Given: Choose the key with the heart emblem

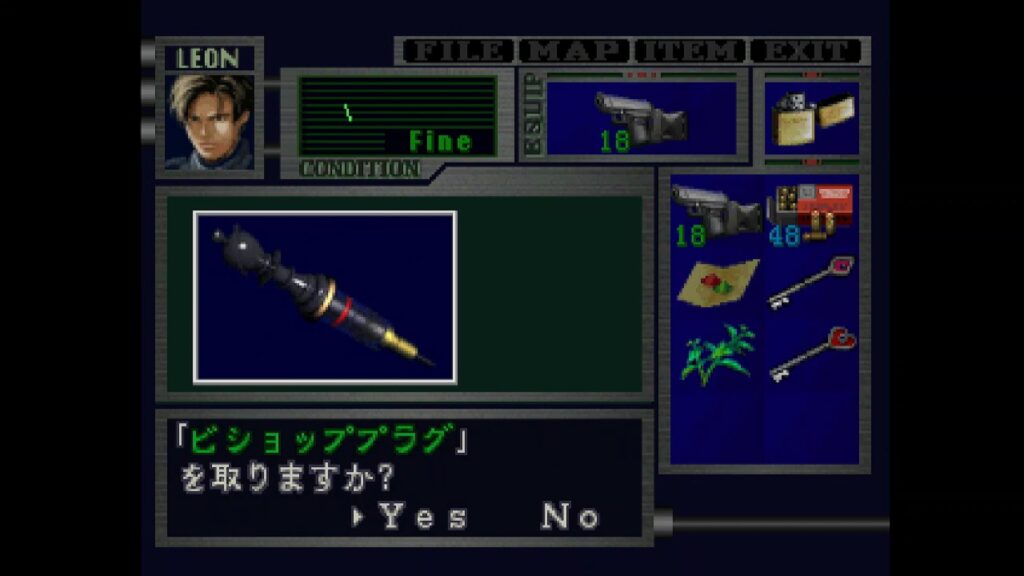Looking at the screenshot, I should click(812, 354).
